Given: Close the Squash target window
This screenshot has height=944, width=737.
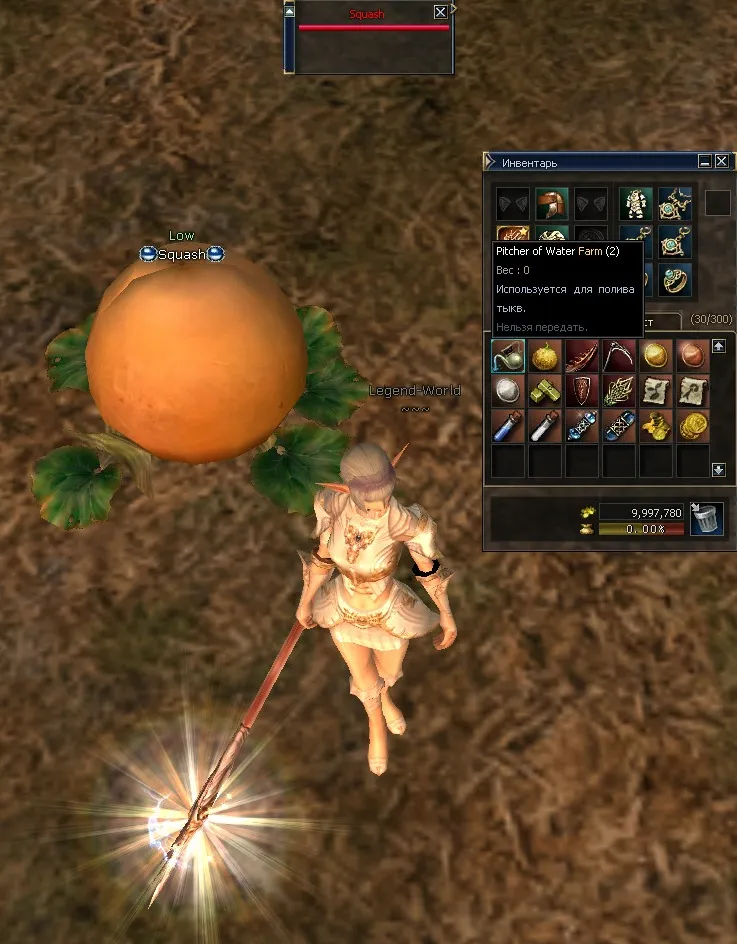Looking at the screenshot, I should click(440, 13).
